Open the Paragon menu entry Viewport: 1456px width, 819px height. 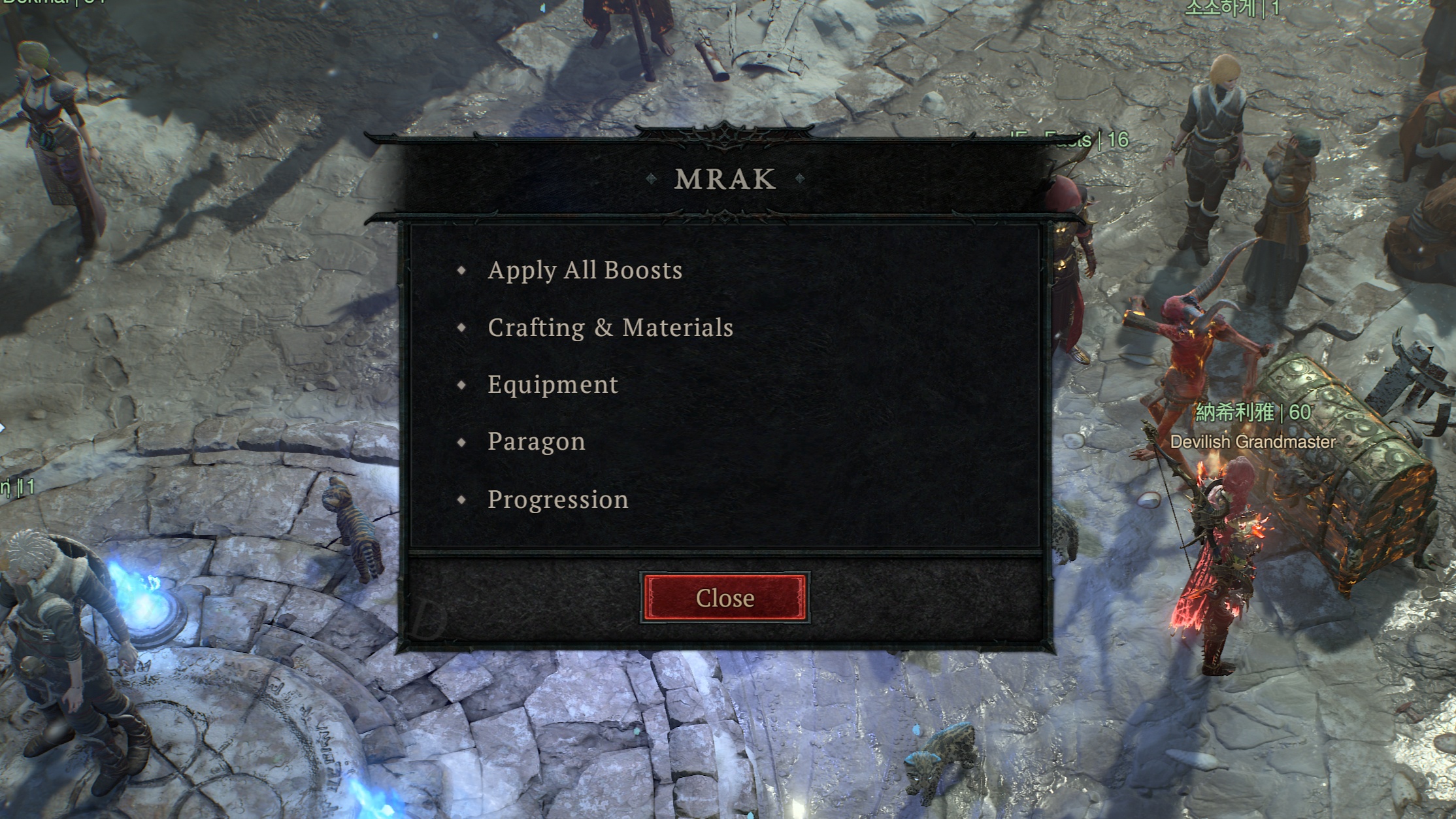537,442
